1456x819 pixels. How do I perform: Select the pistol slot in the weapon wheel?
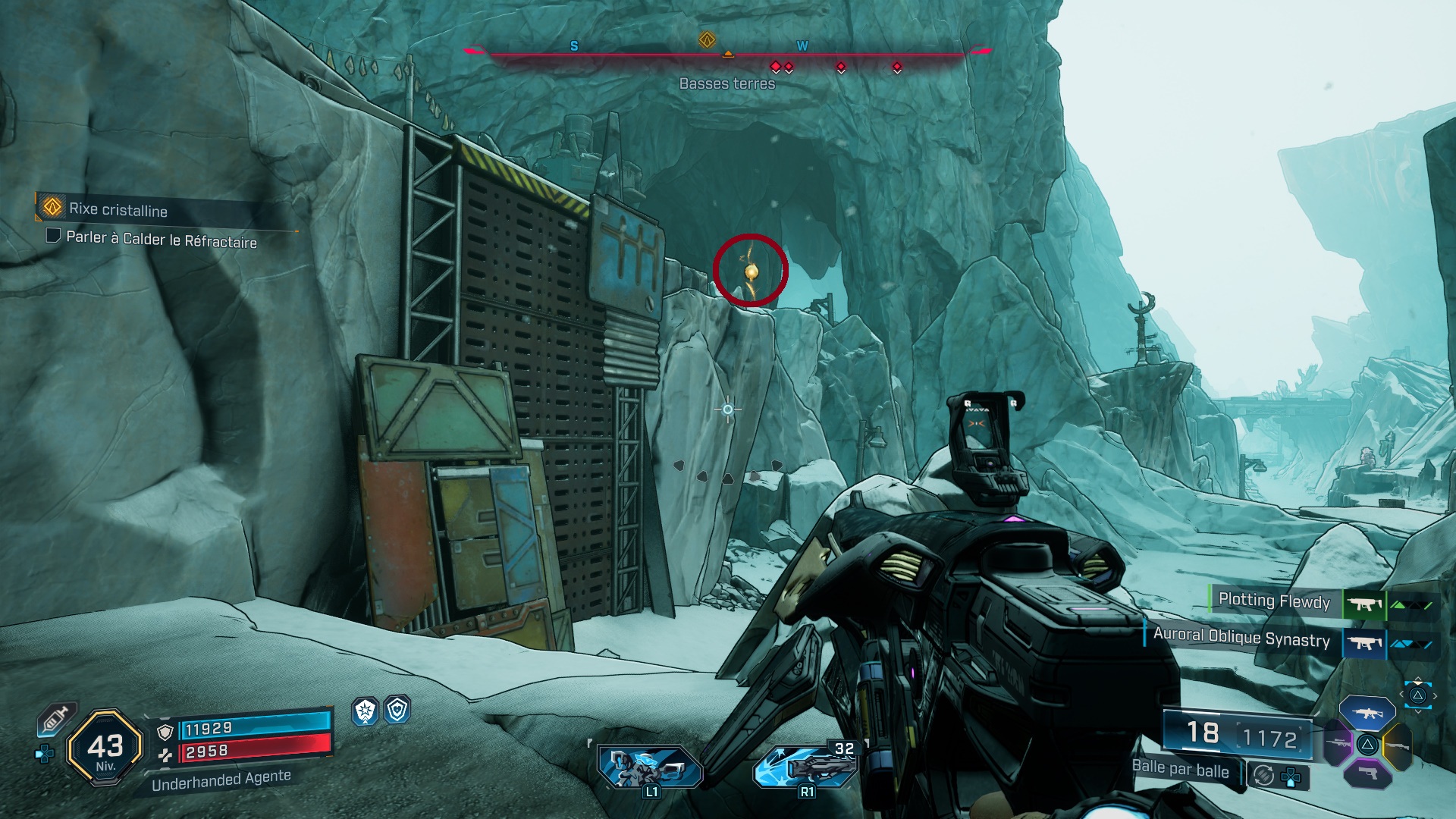1367,773
